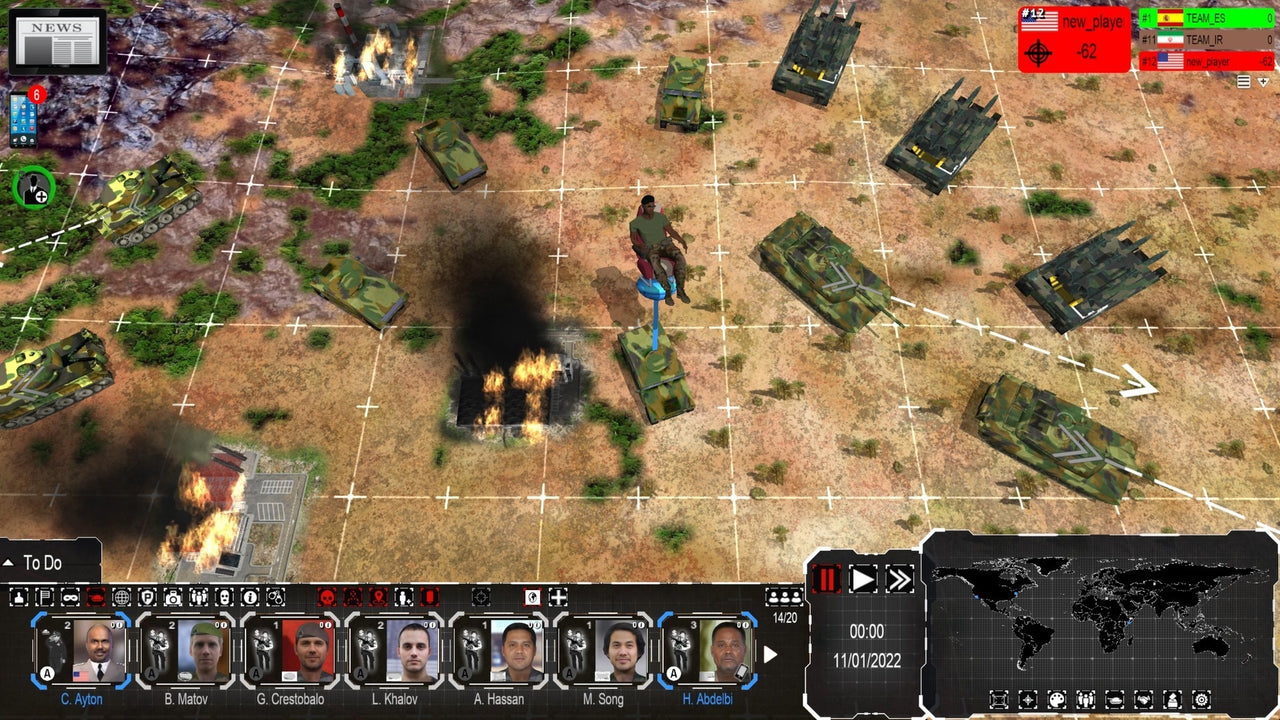Open the tank units panel near the minimap
This screenshot has height=720, width=1280.
(1114, 698)
